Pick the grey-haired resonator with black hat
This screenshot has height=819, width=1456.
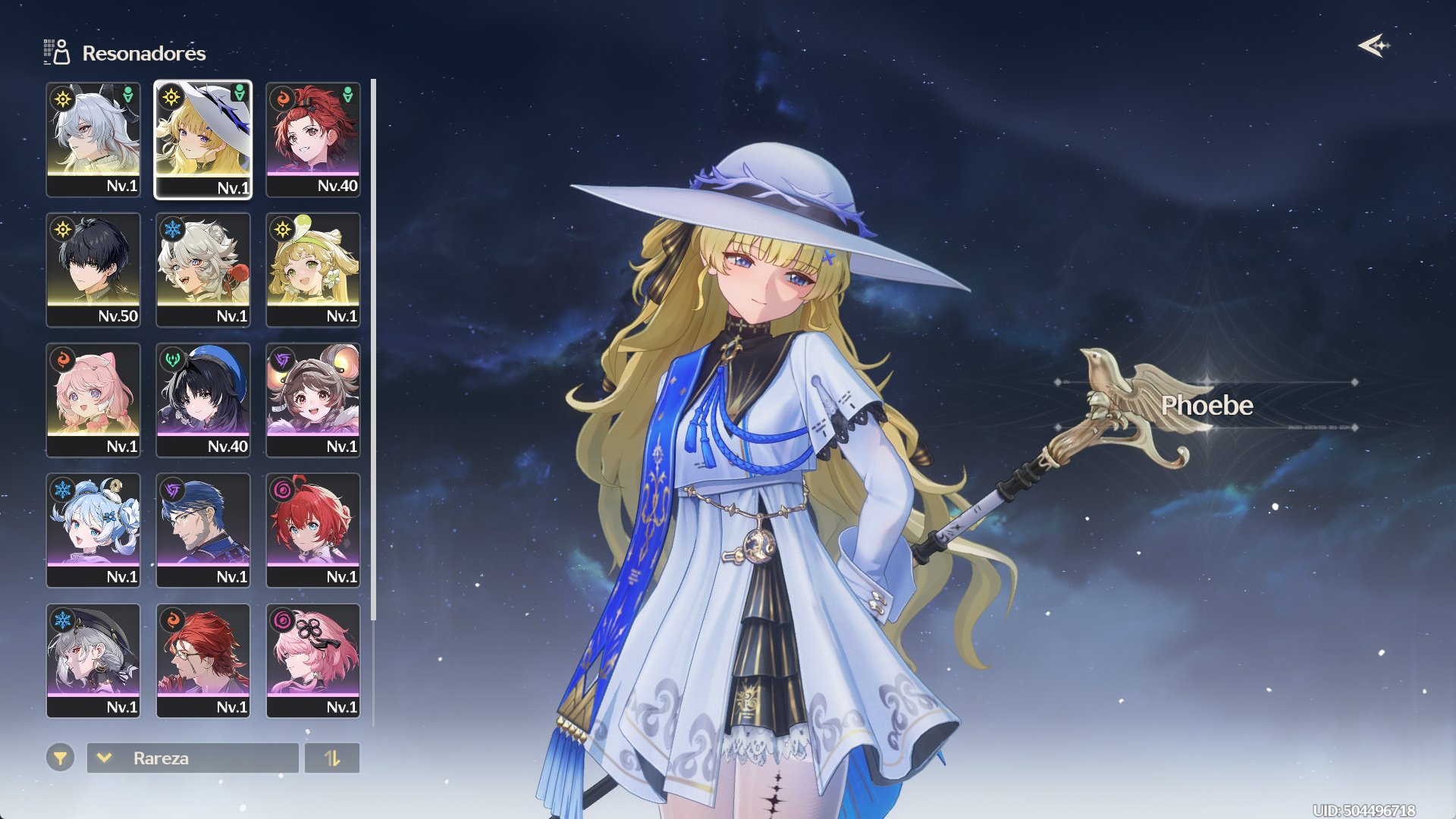coord(93,661)
